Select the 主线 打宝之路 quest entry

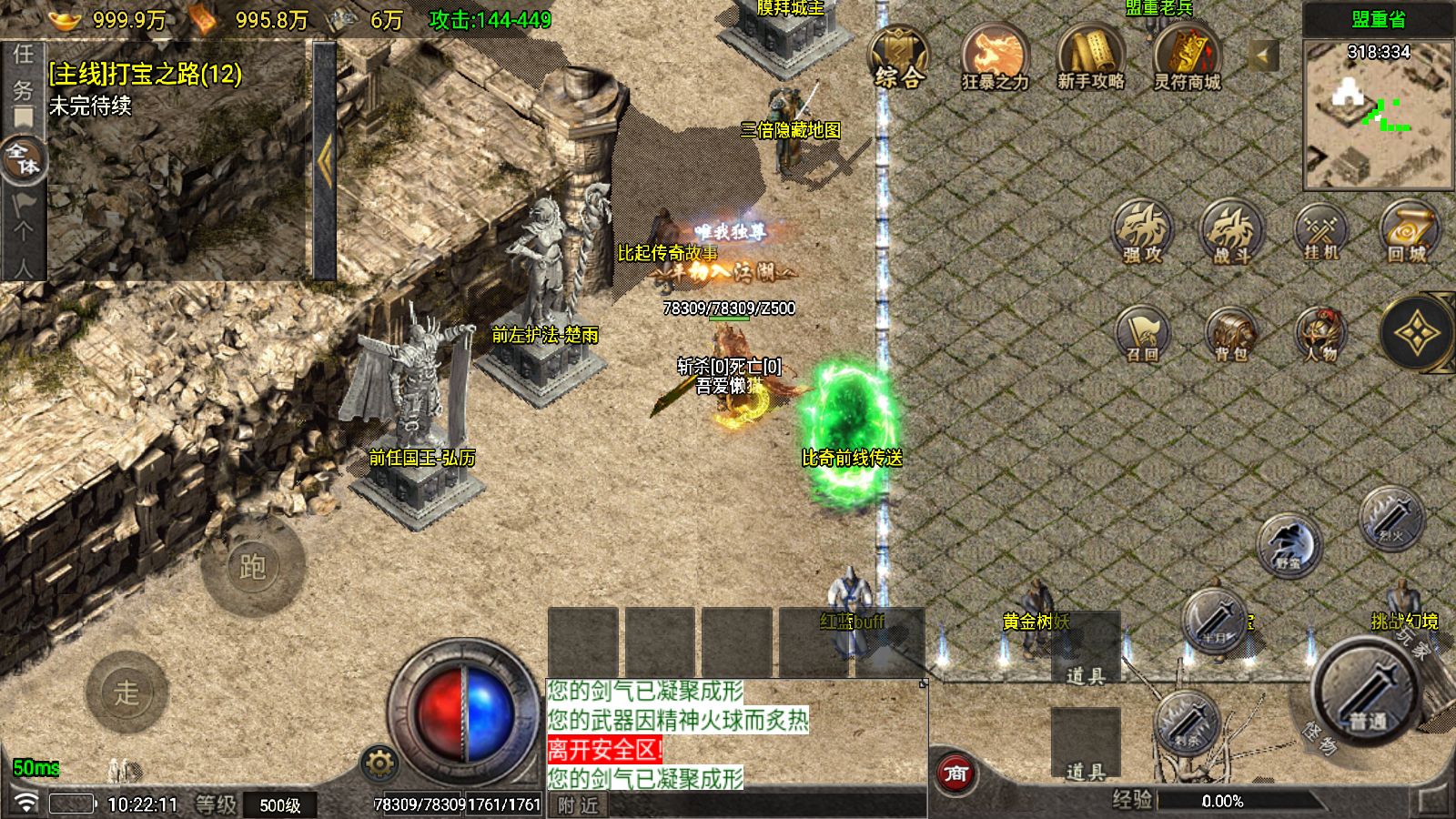point(146,74)
